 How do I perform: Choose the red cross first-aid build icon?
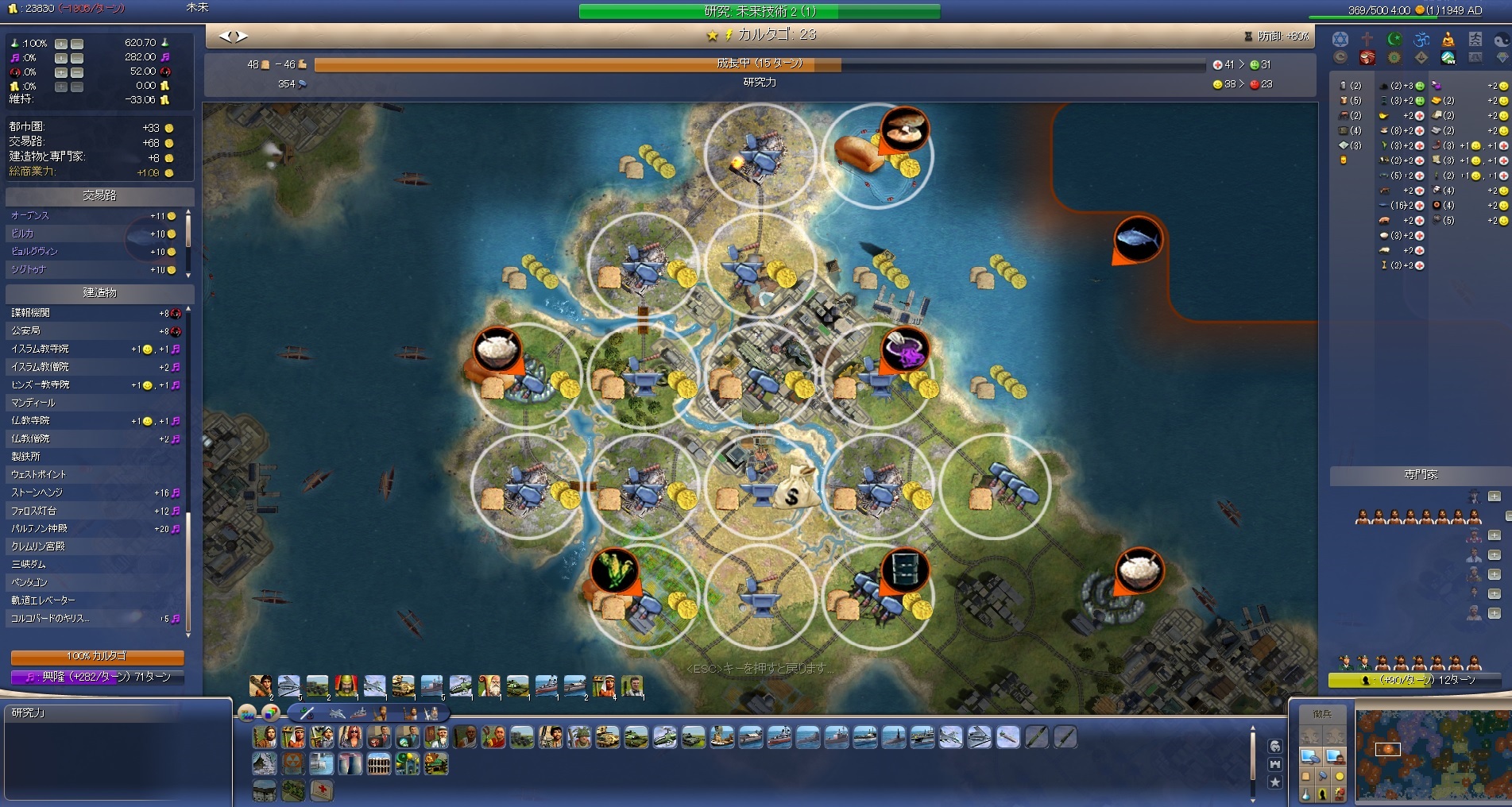coord(321,790)
